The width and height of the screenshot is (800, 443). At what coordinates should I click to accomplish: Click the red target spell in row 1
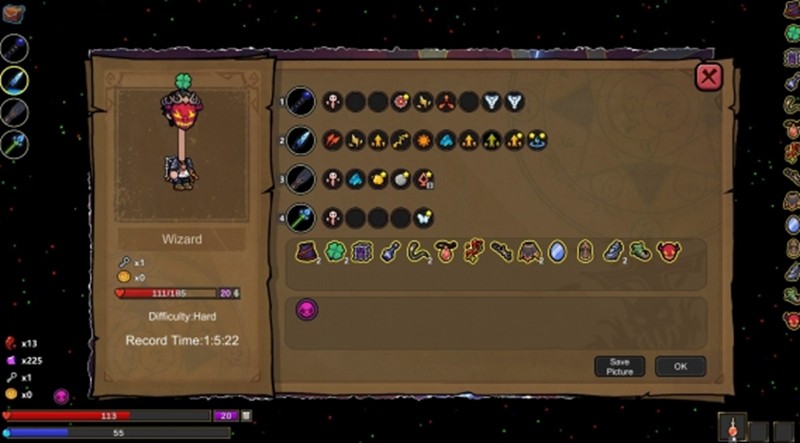click(x=400, y=101)
